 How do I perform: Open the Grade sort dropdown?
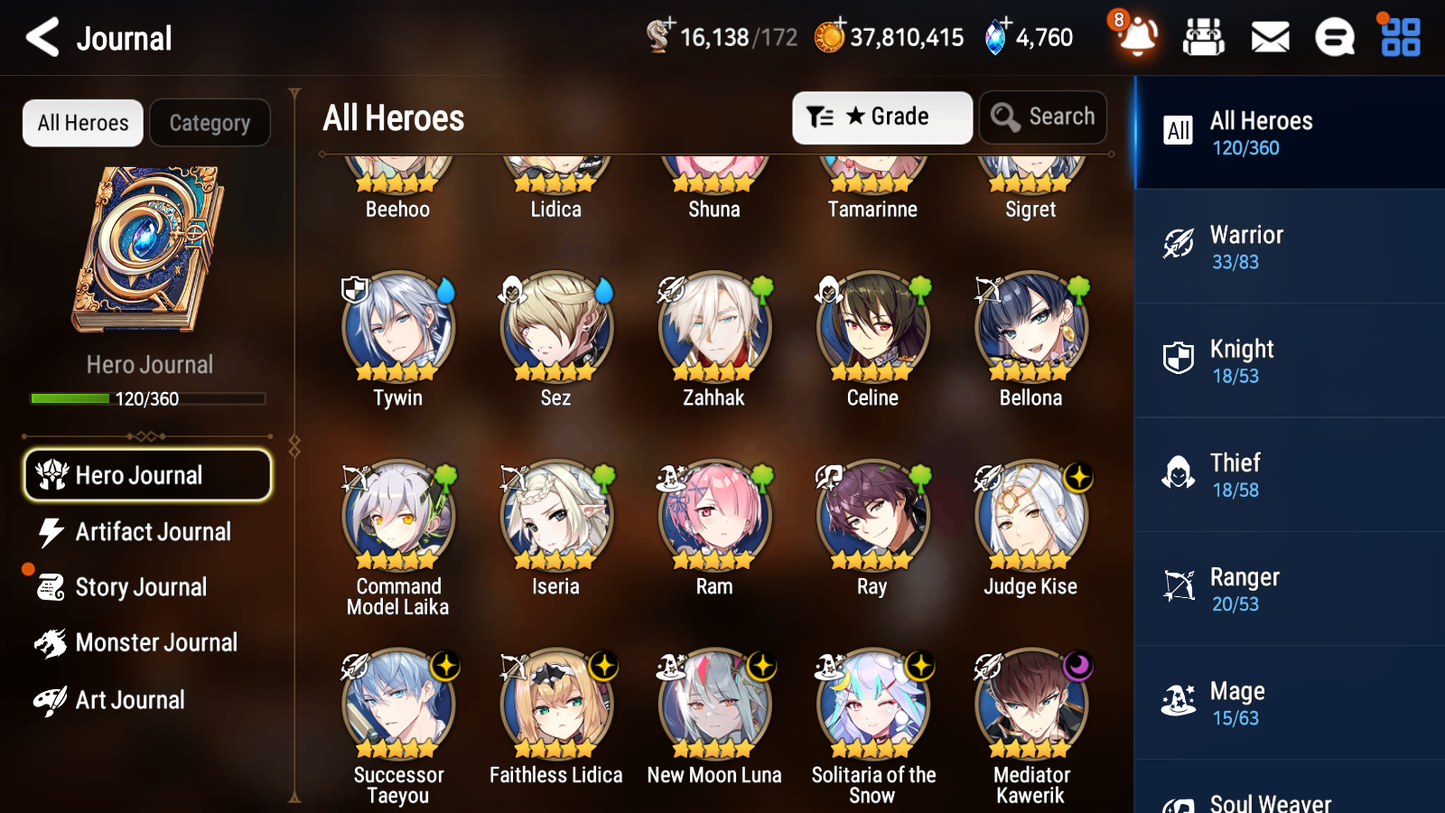881,117
